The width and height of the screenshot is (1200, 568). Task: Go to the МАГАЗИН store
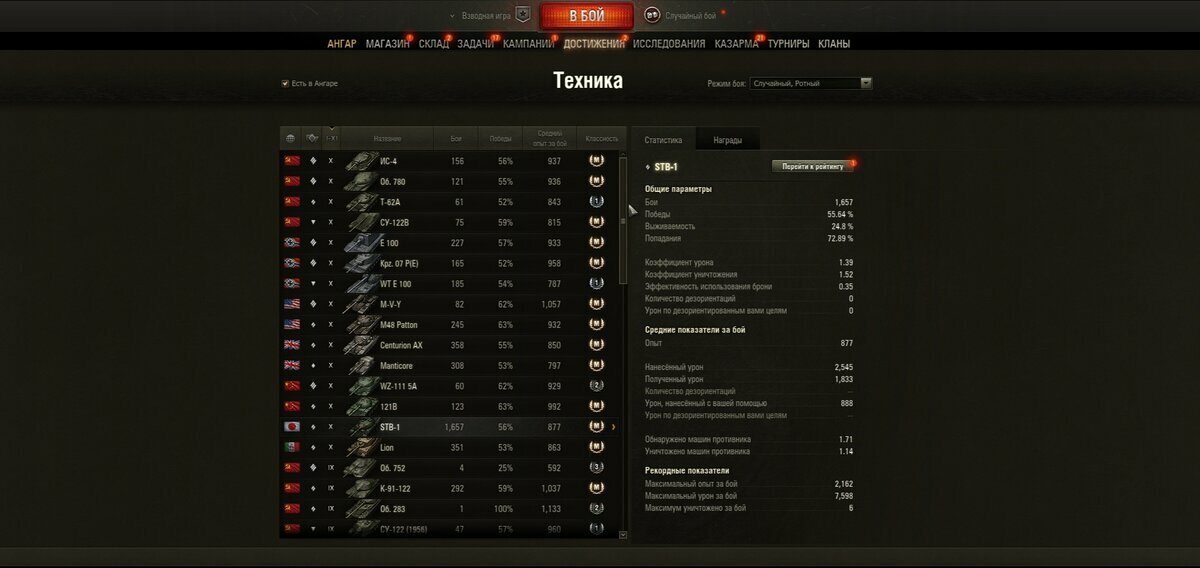point(387,44)
